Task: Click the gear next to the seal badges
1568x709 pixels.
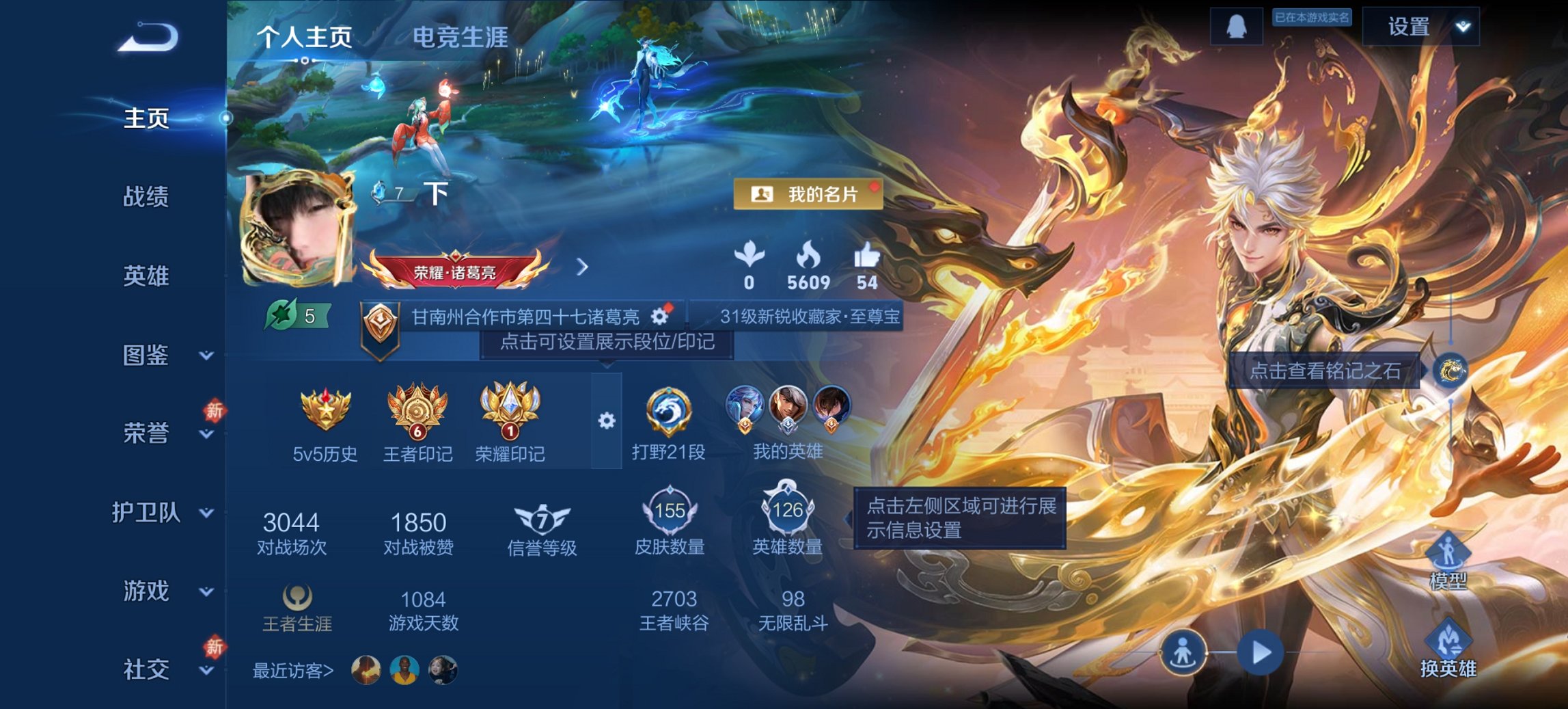Action: (605, 422)
